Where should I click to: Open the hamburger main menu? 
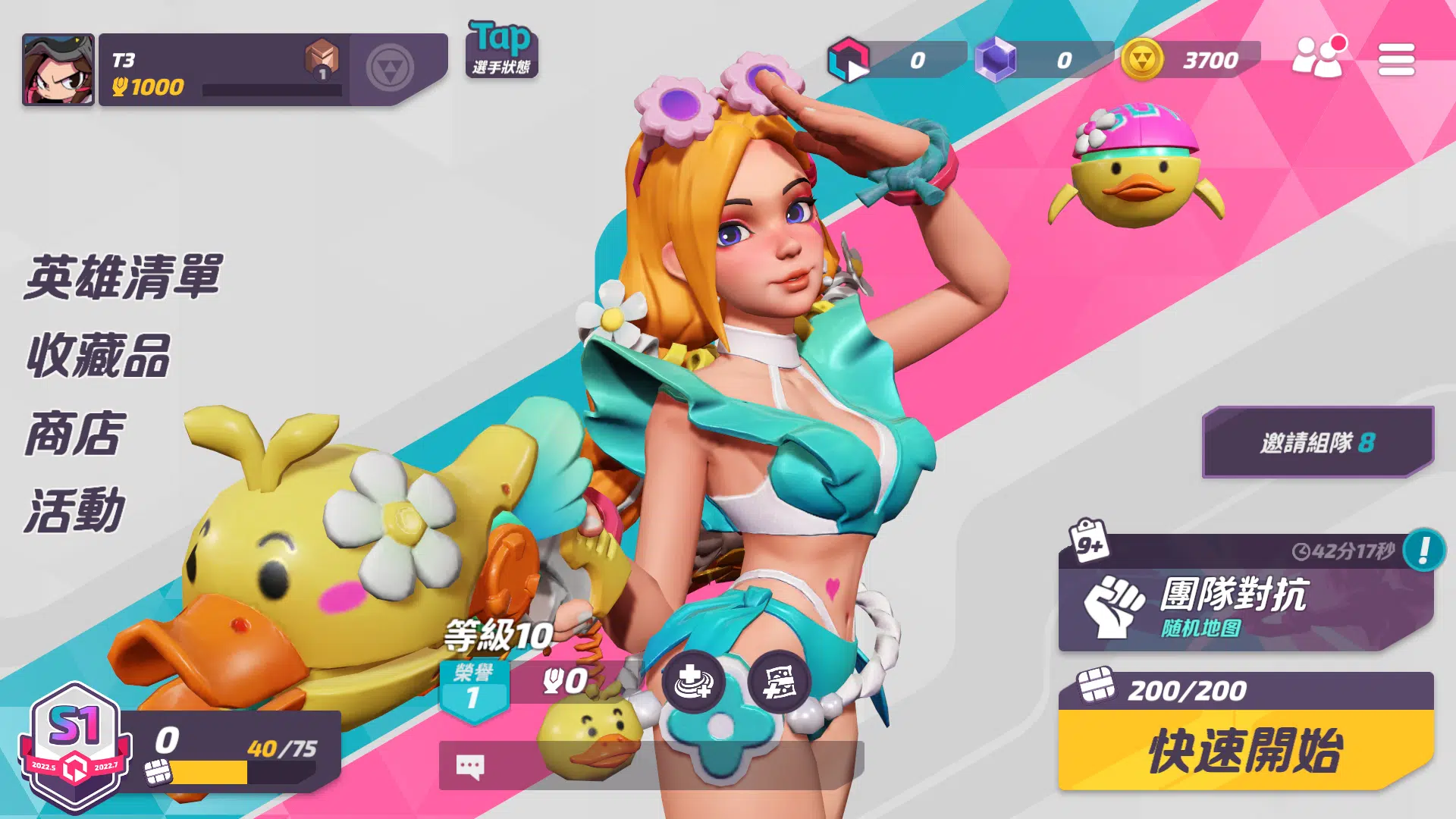[1396, 59]
